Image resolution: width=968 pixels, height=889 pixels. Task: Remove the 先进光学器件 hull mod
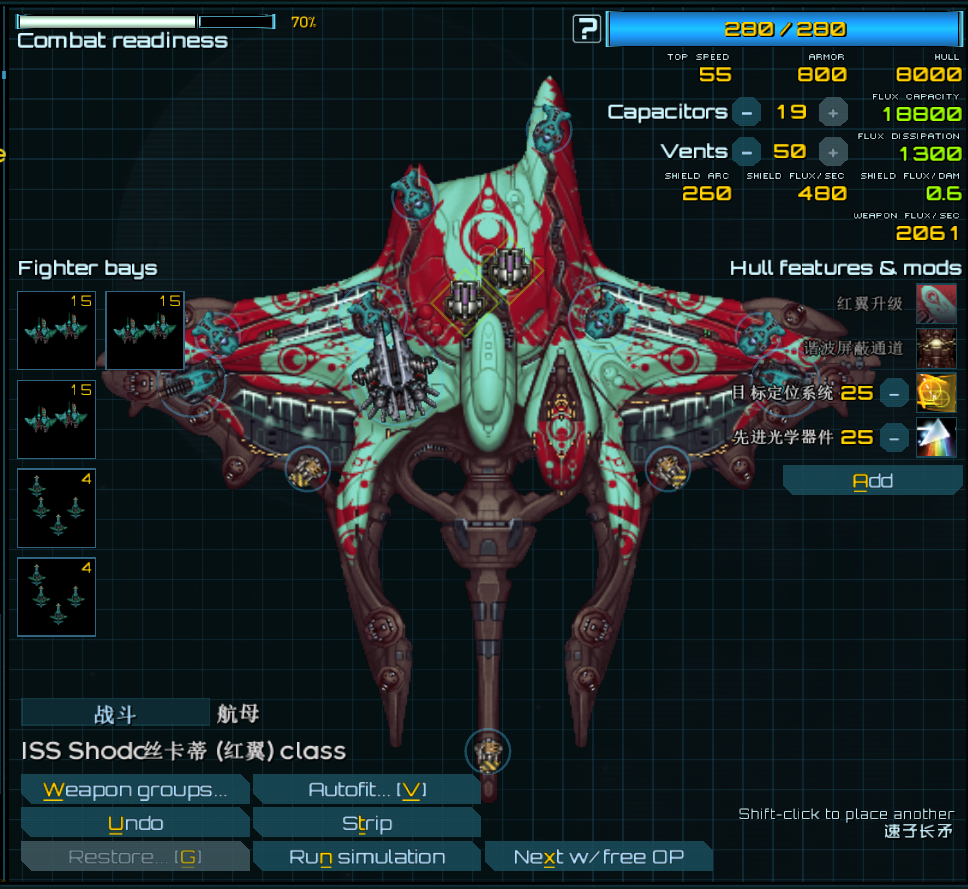pos(895,437)
